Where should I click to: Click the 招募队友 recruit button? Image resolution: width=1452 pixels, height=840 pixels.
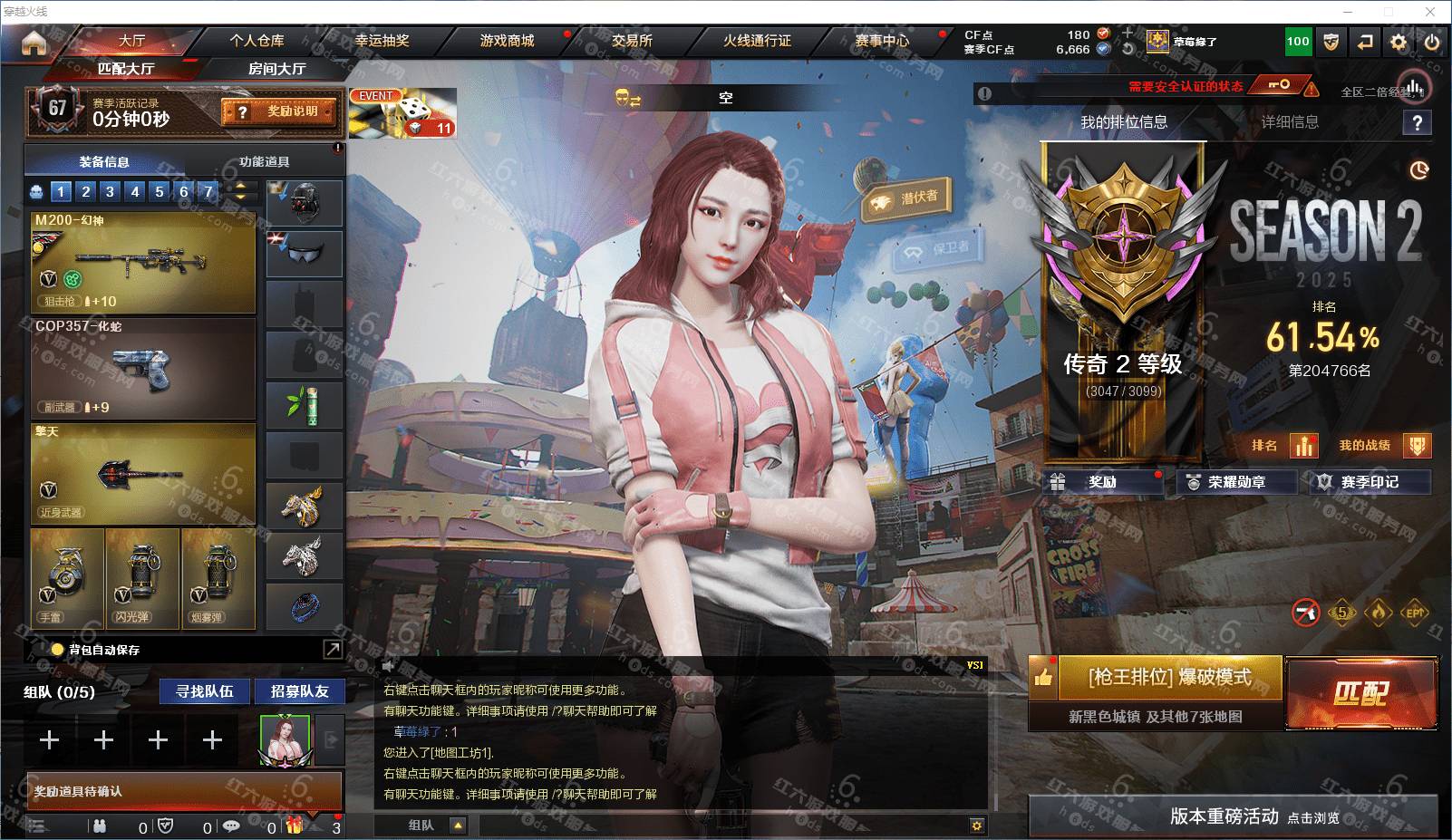299,691
